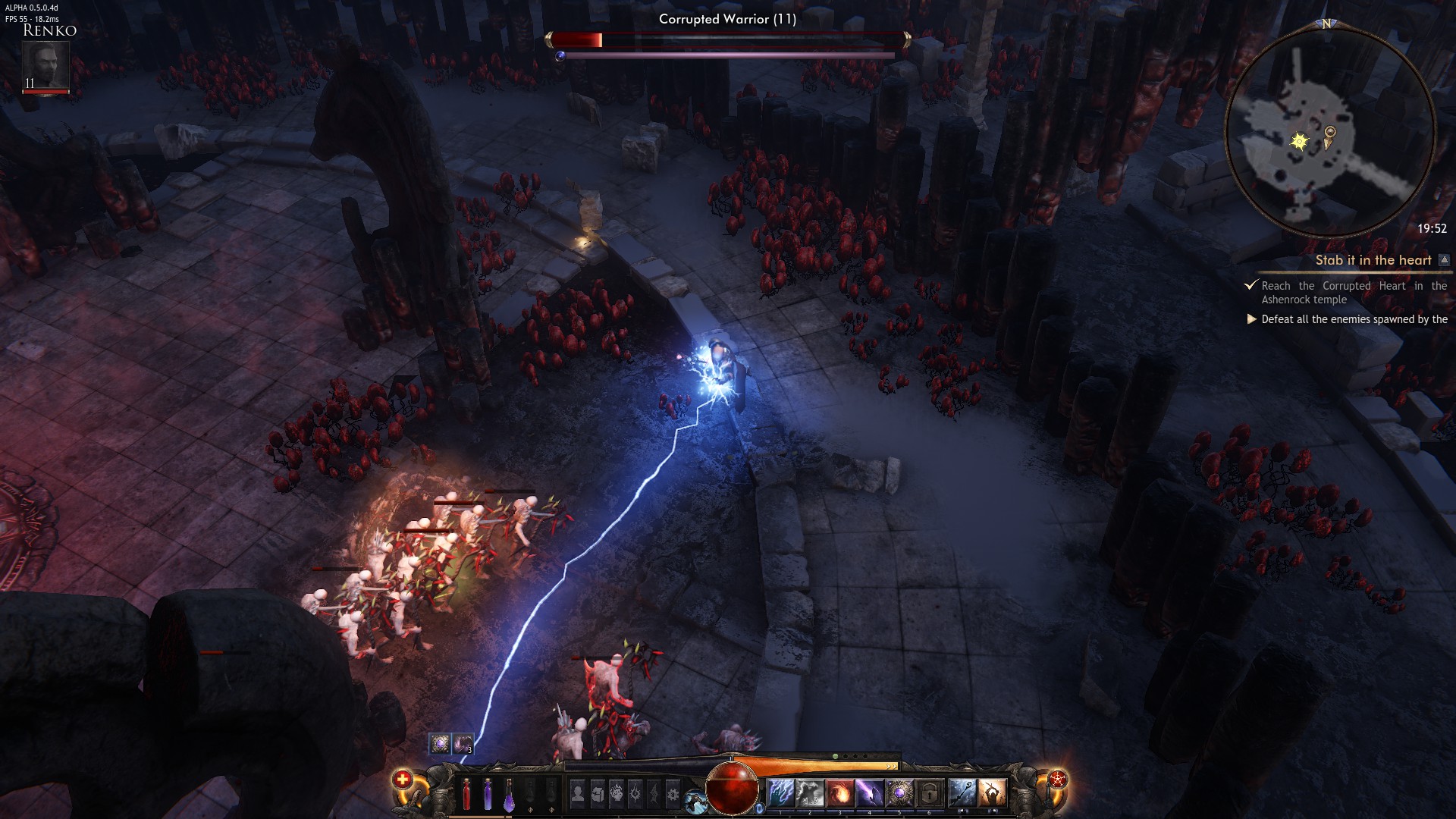Image resolution: width=1456 pixels, height=819 pixels.
Task: Cast the fire swirl skill in slot 3
Action: (839, 793)
